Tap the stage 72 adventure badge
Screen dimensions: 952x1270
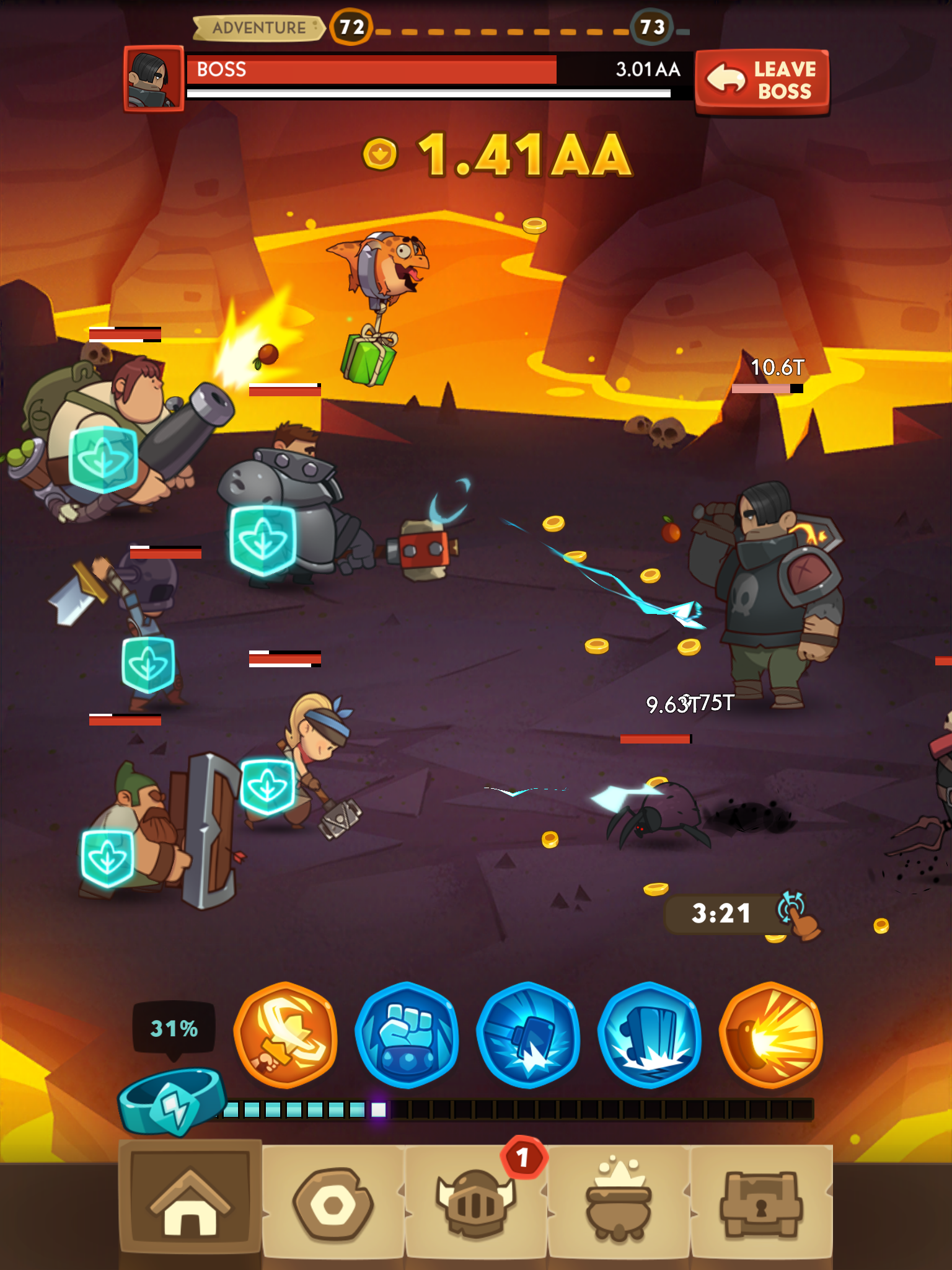(350, 27)
